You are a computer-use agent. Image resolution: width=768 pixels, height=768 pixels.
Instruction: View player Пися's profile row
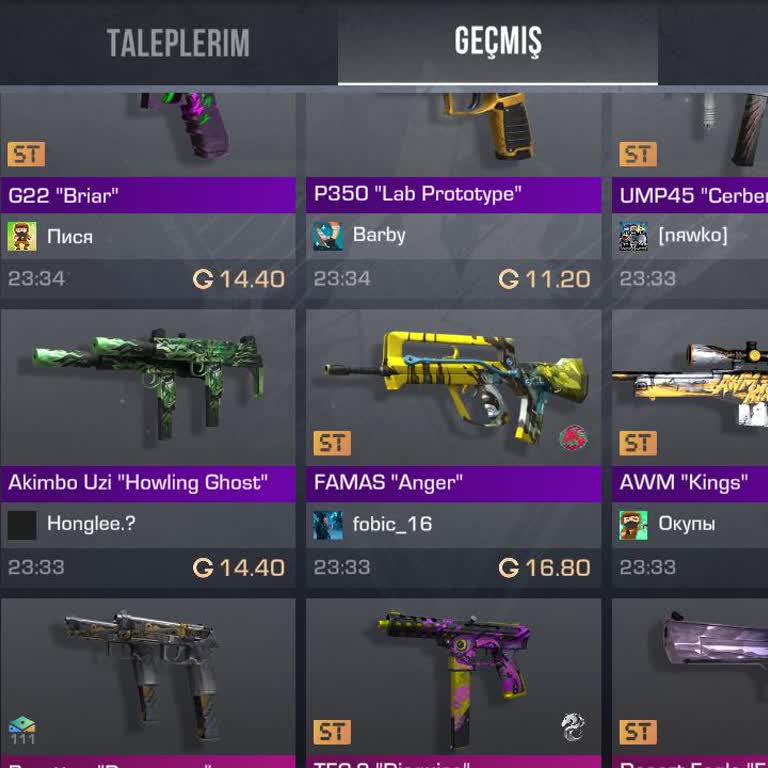click(x=70, y=237)
